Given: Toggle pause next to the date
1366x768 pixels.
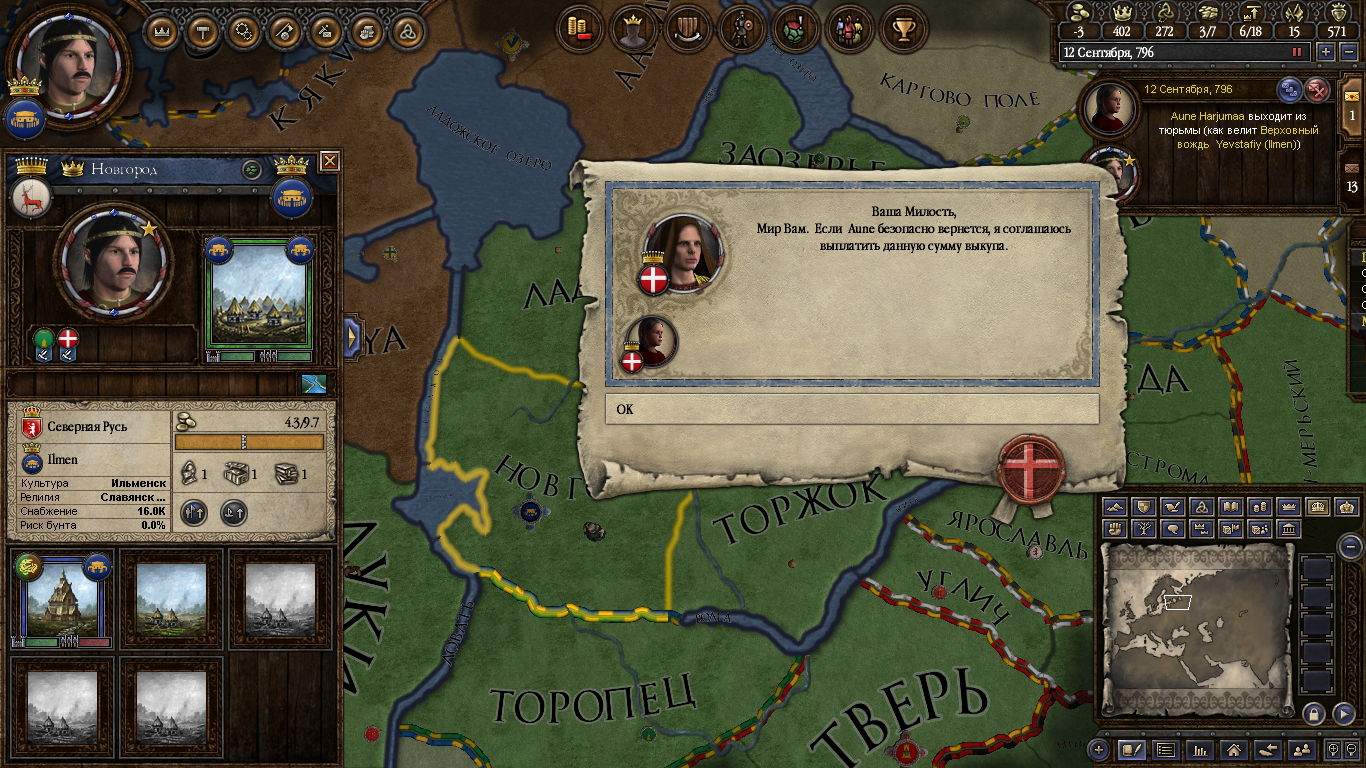Looking at the screenshot, I should point(1298,52).
